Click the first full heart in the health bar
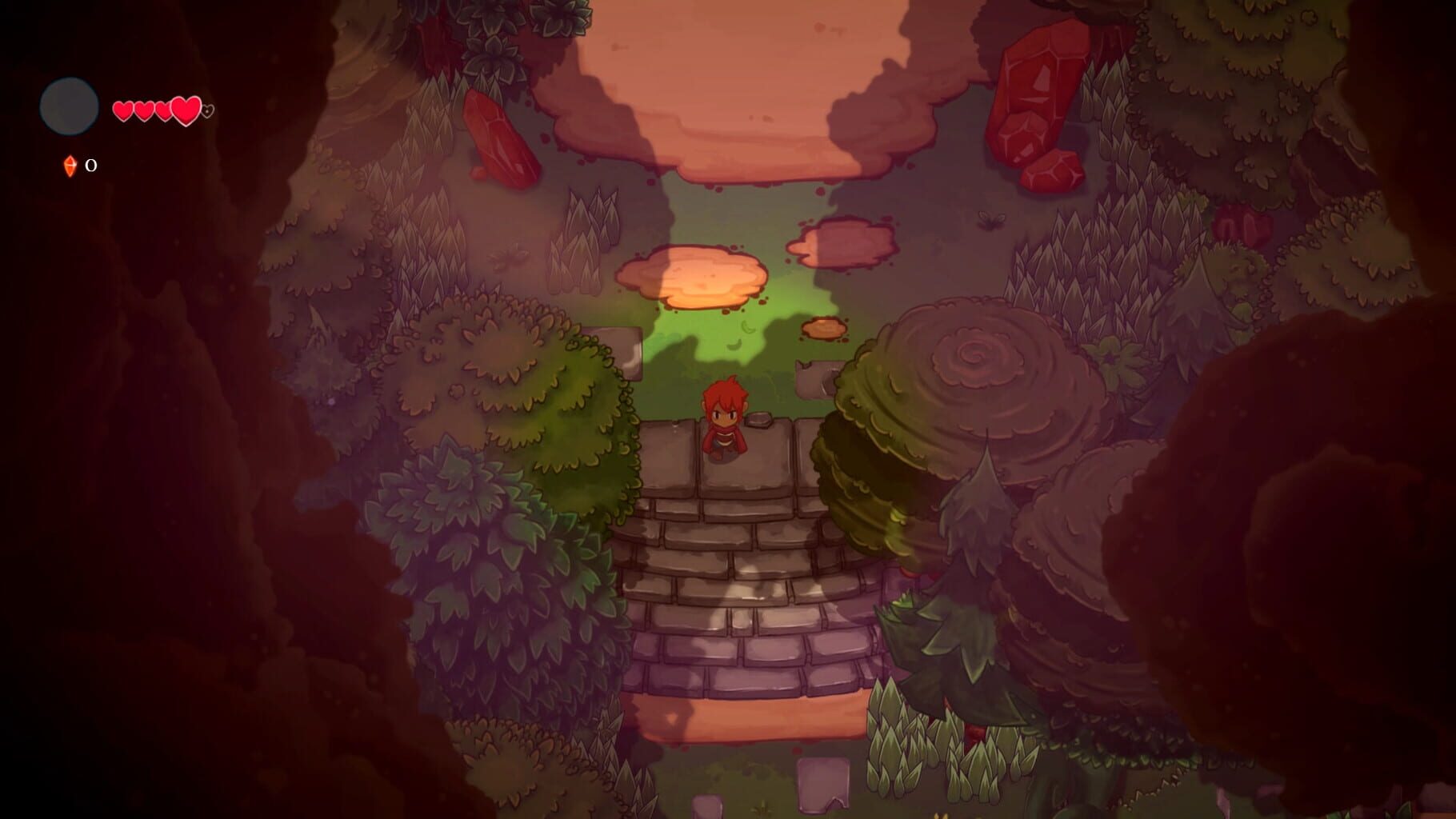This screenshot has height=819, width=1456. 123,110
